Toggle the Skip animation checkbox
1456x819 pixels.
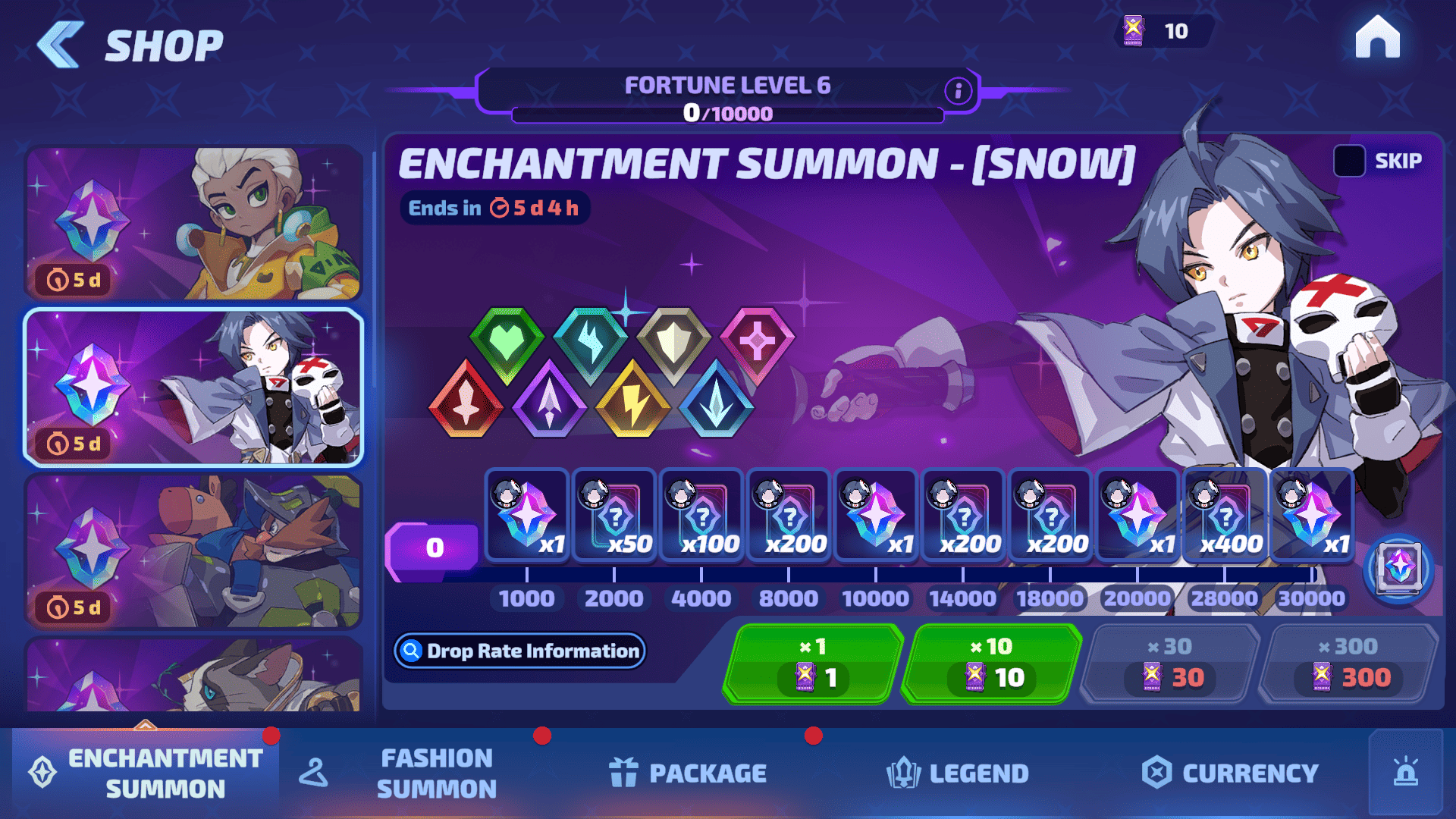[x=1349, y=161]
